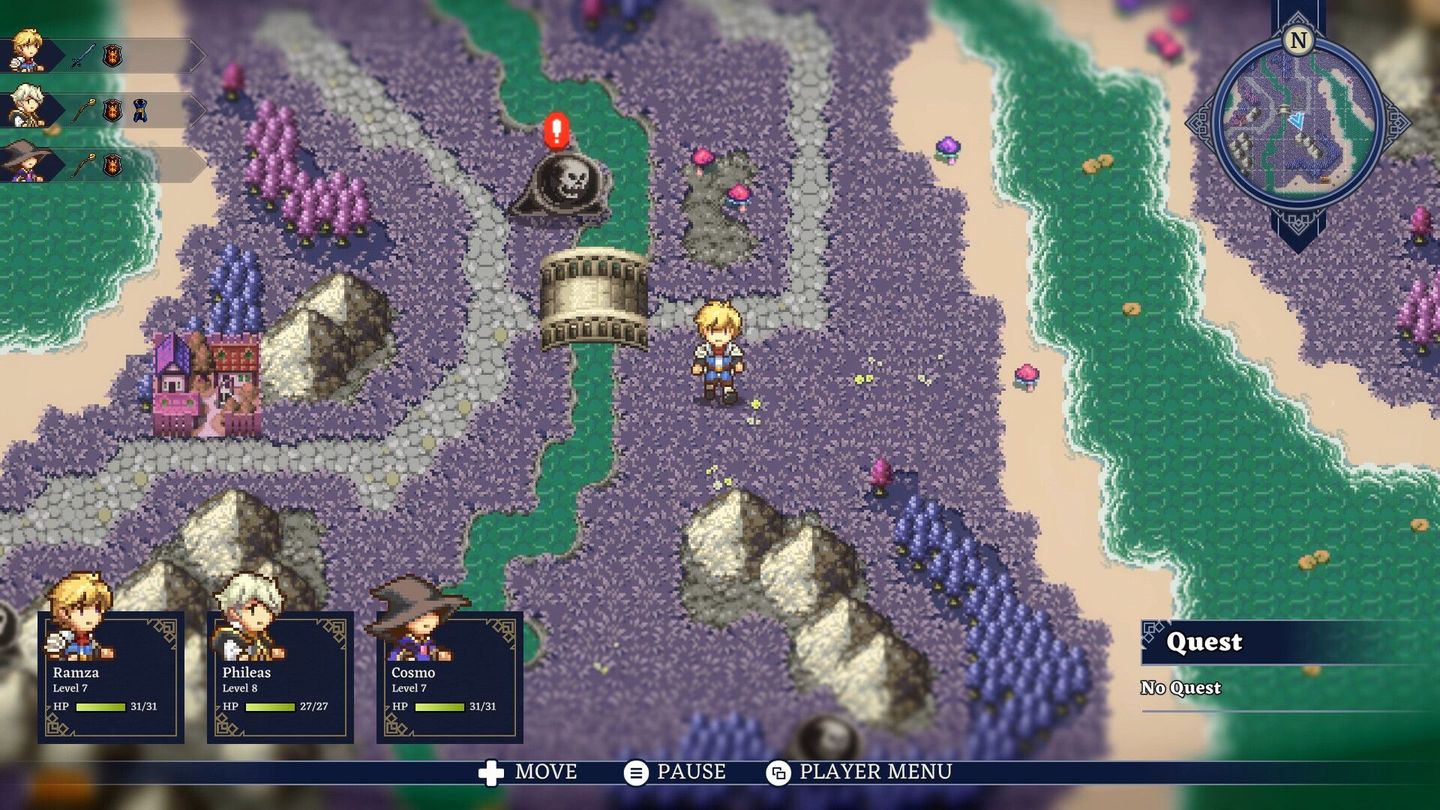Expand the Quest panel header
The image size is (1440, 810).
1207,643
